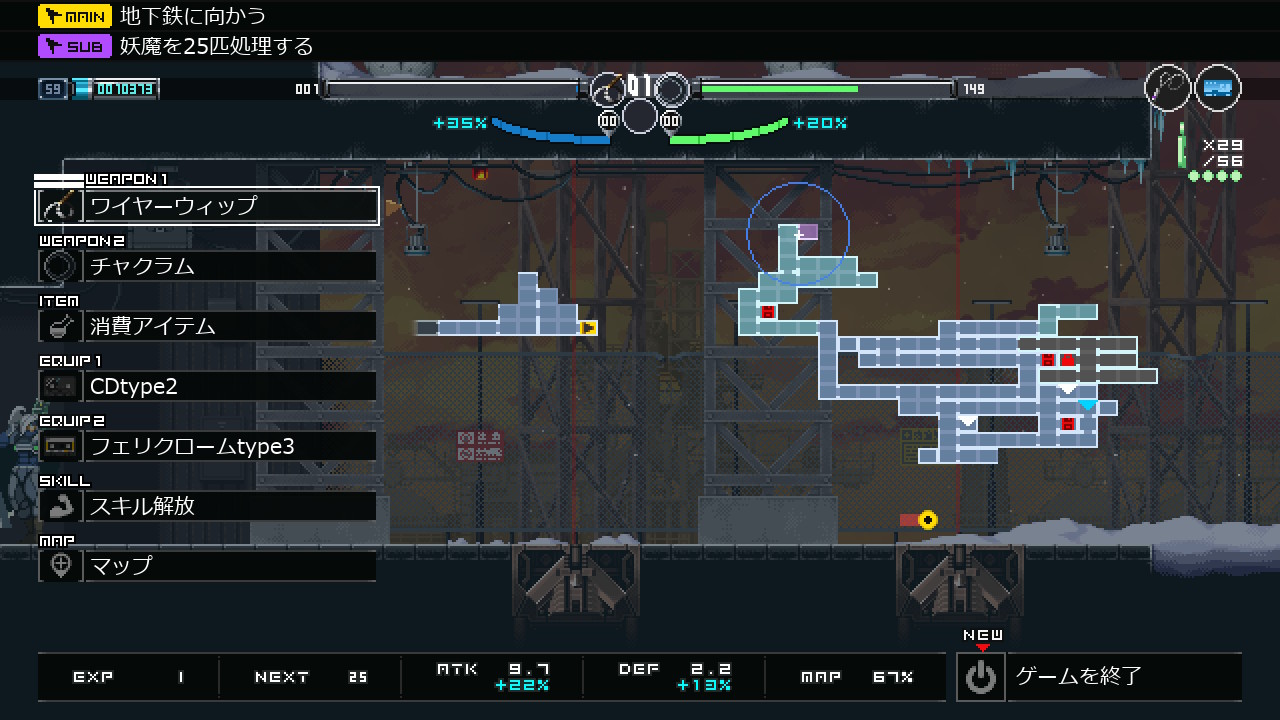This screenshot has height=720, width=1280.
Task: Select the ワイヤーウィップ weapon entry
Action: (x=208, y=206)
